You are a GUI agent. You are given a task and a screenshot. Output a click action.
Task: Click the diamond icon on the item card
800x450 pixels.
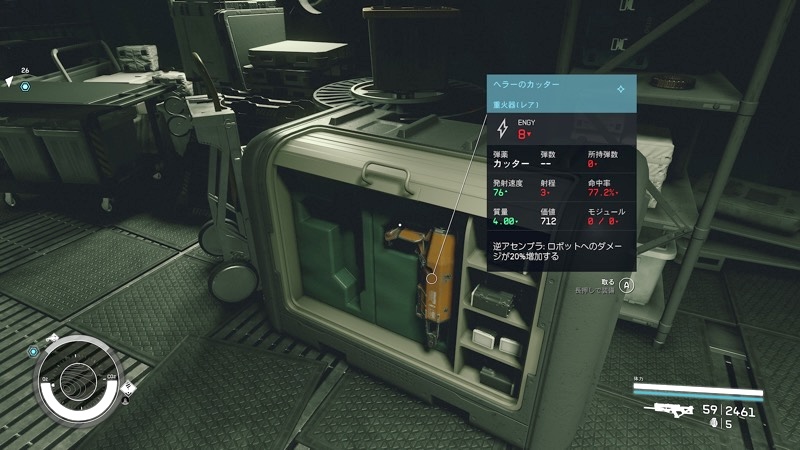[621, 88]
